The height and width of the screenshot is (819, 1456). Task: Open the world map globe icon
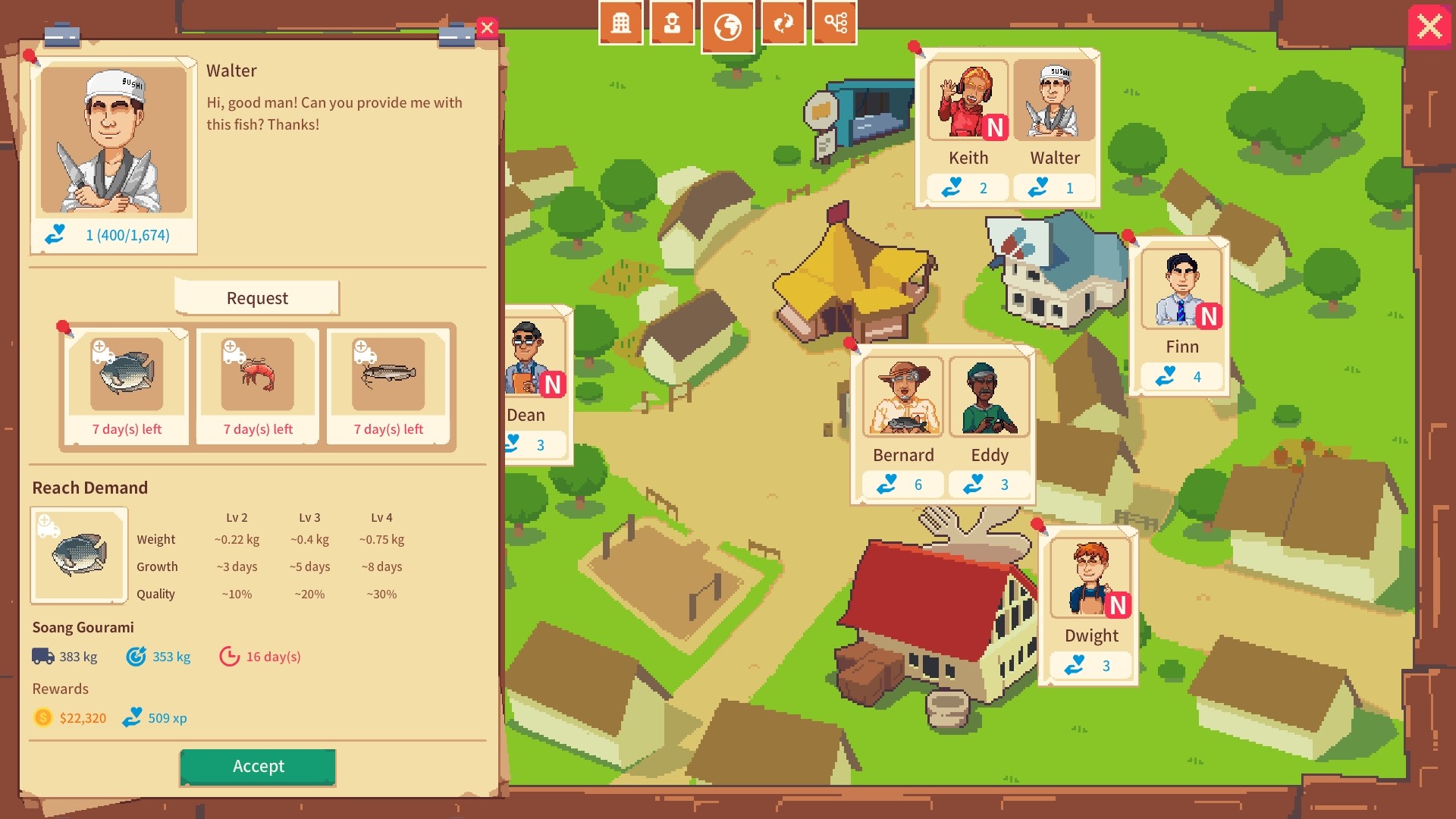(727, 26)
